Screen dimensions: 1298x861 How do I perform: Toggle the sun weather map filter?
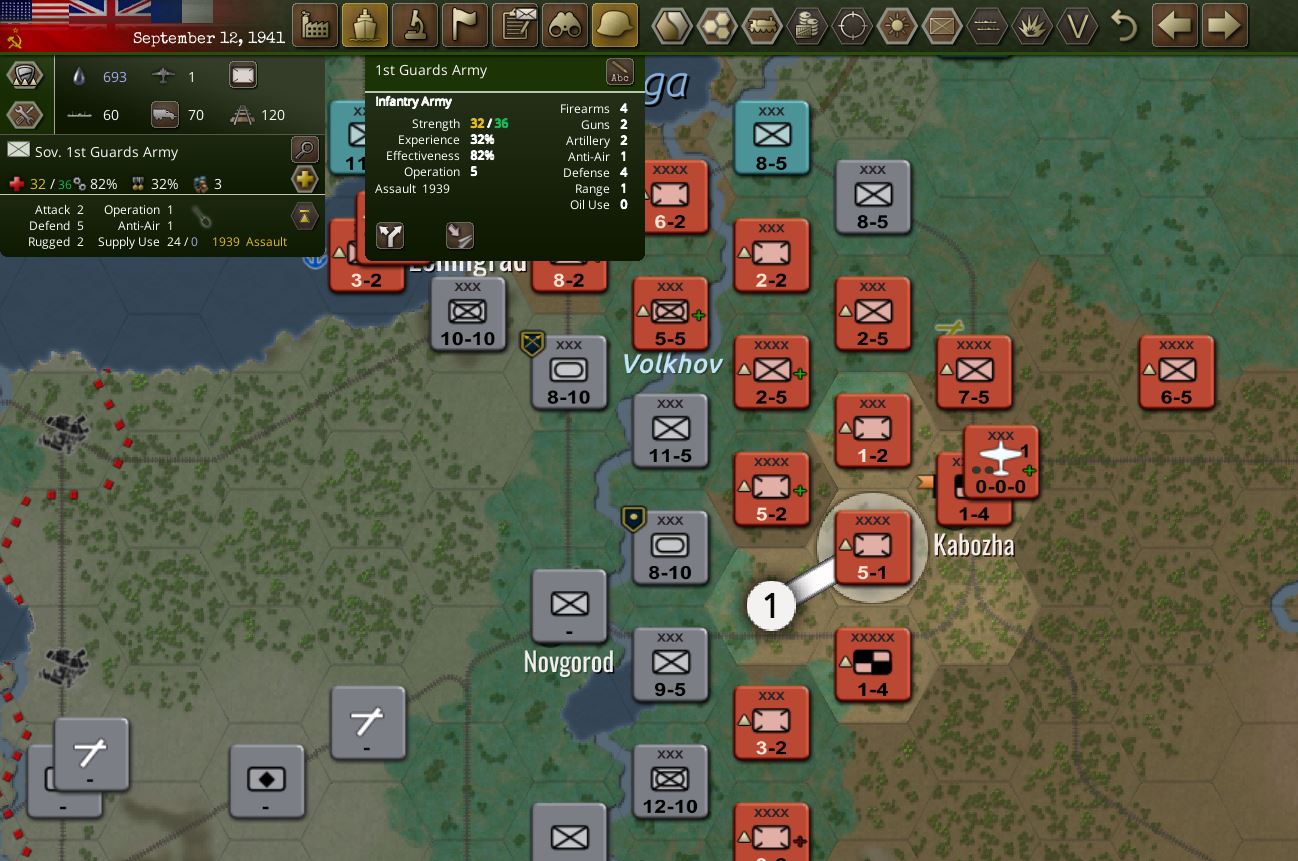click(897, 26)
